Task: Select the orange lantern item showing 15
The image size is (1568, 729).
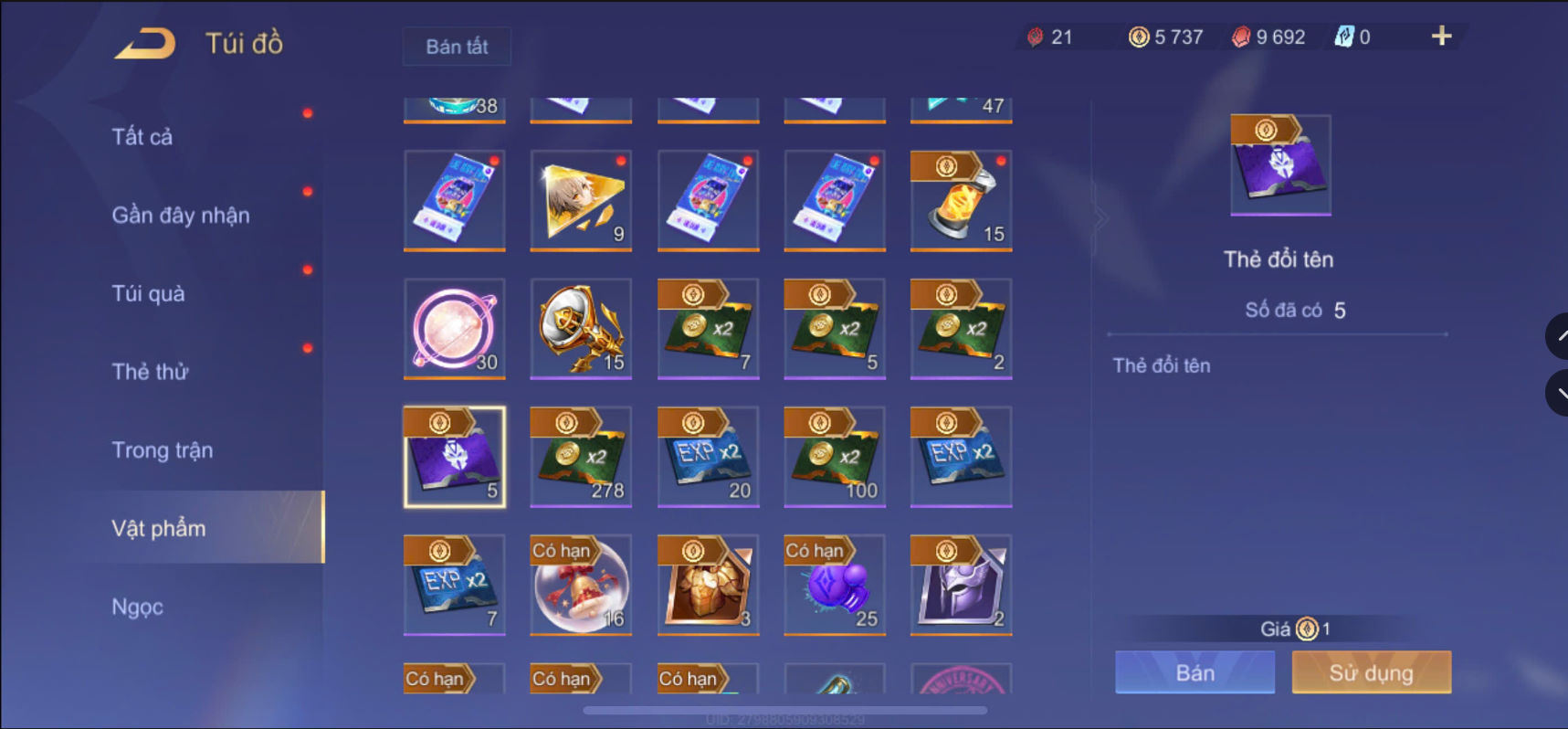Action: (x=960, y=201)
